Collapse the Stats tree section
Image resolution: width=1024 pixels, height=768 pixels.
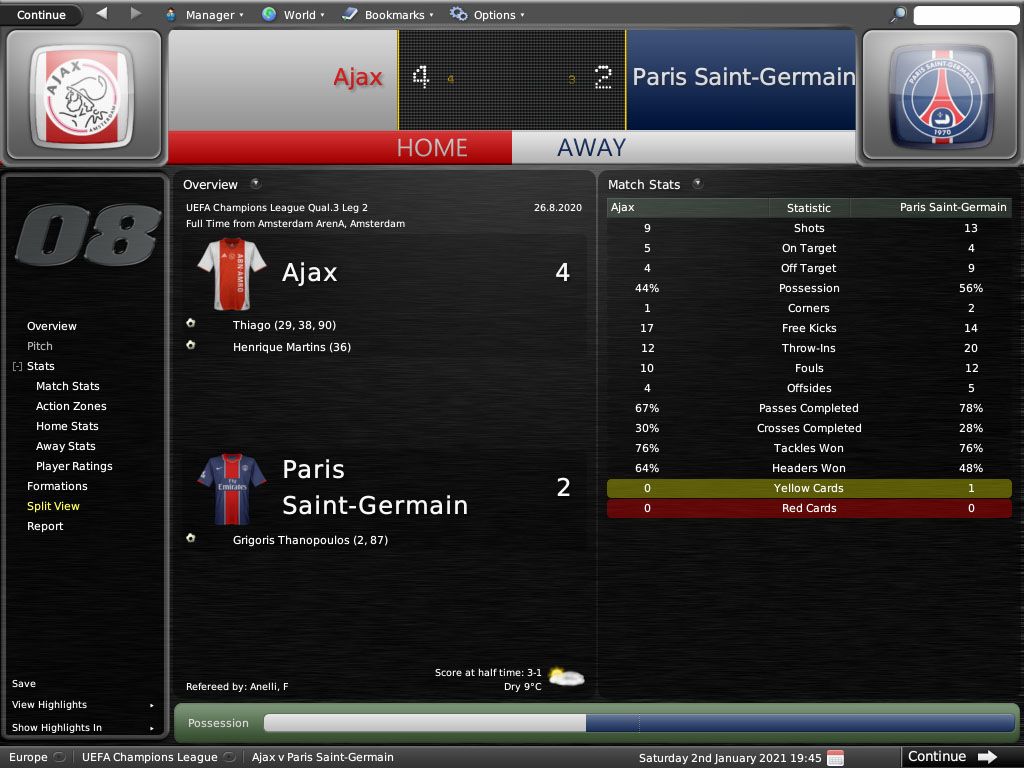point(17,367)
